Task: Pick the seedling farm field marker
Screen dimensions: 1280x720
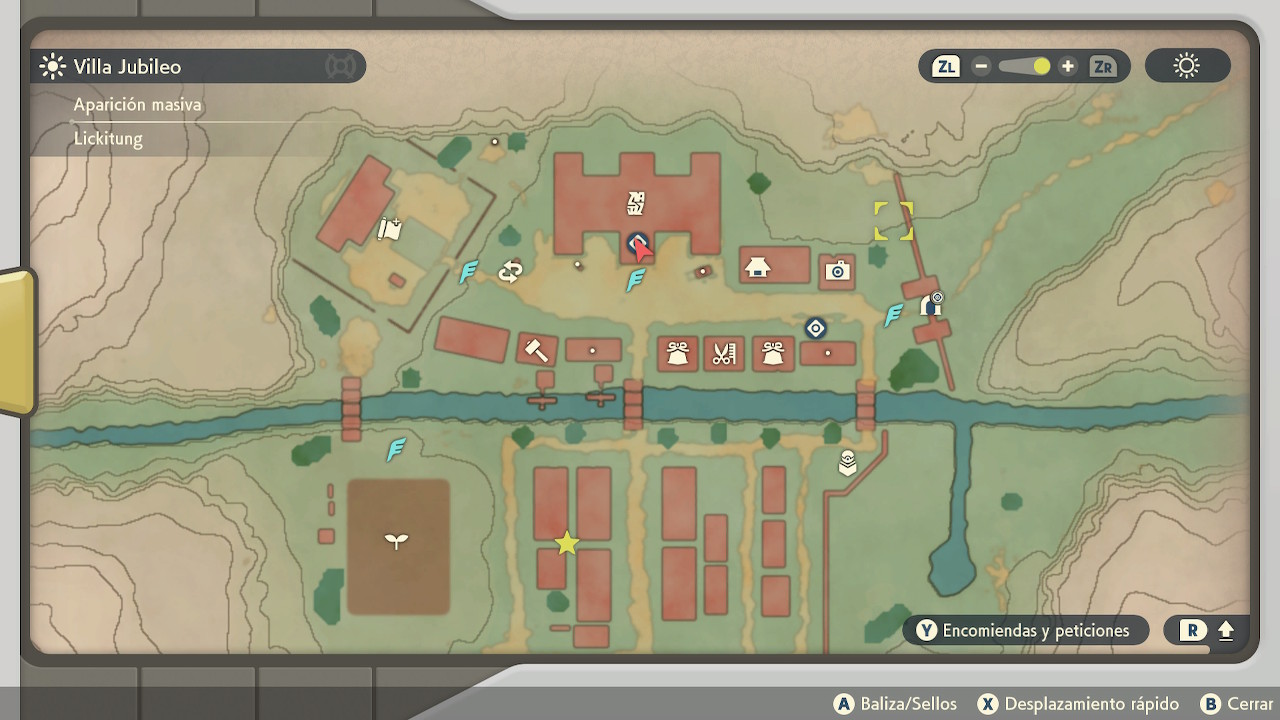Action: 397,542
